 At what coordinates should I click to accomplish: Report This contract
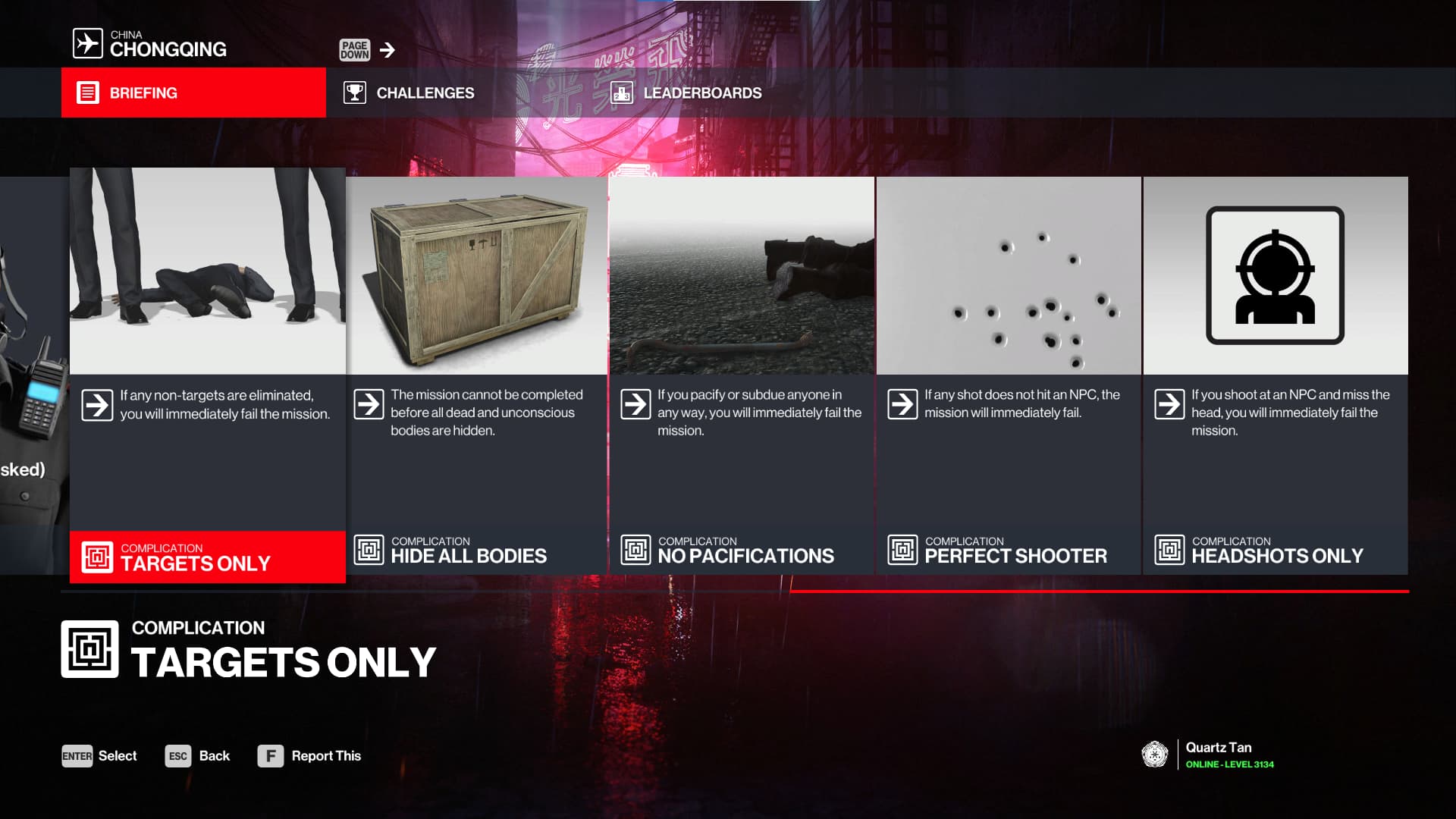point(309,756)
